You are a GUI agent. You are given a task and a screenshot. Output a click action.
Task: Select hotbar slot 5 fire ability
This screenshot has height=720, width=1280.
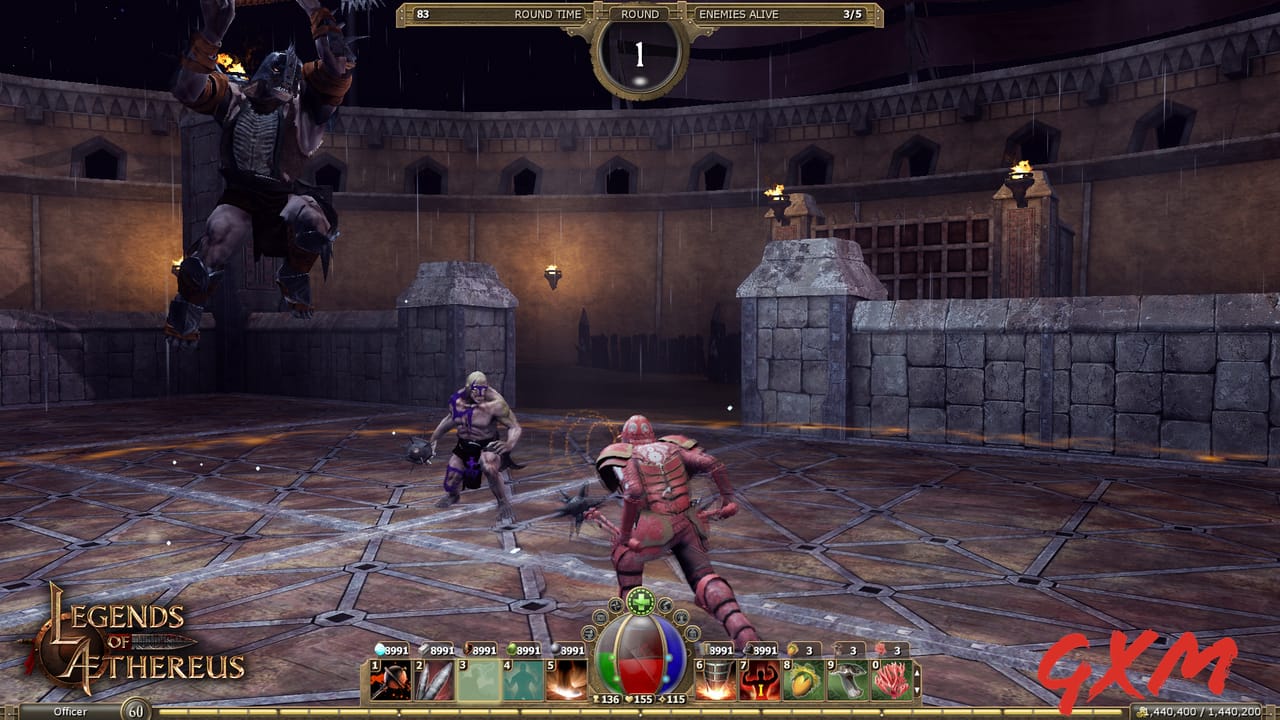pos(566,679)
